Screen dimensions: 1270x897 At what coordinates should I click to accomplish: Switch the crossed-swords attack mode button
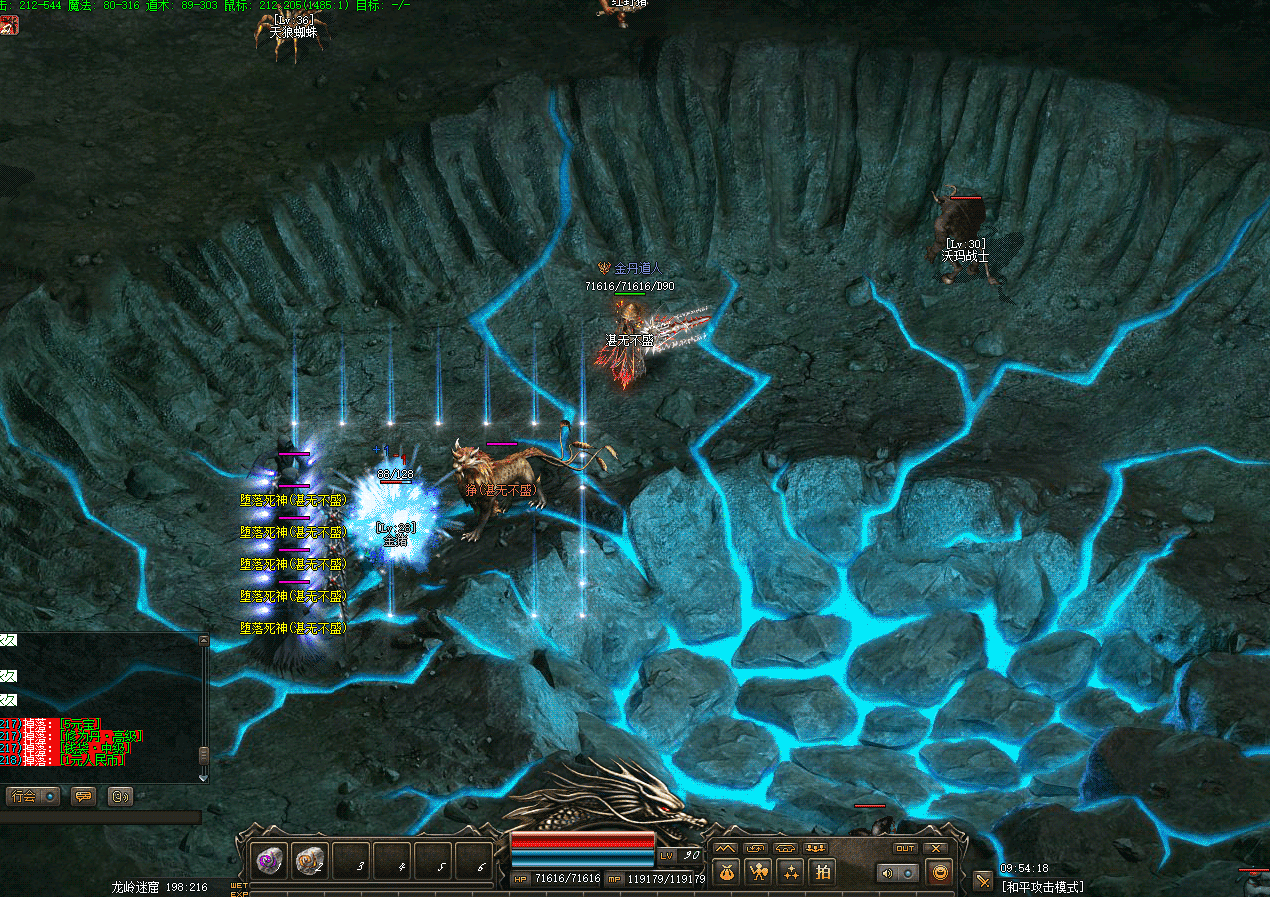(983, 880)
